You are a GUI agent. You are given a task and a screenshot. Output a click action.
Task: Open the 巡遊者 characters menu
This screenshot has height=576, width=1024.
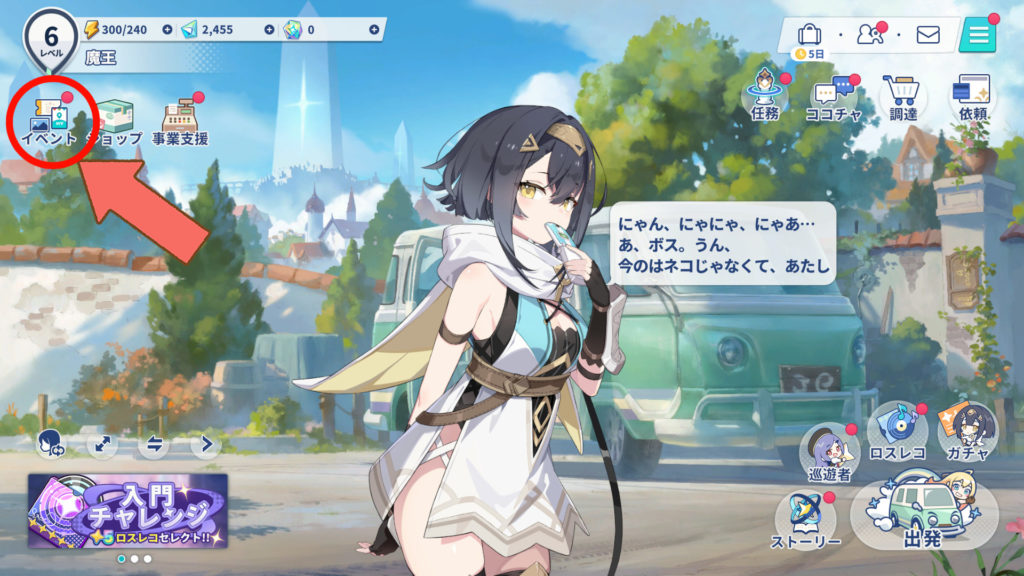coord(830,453)
